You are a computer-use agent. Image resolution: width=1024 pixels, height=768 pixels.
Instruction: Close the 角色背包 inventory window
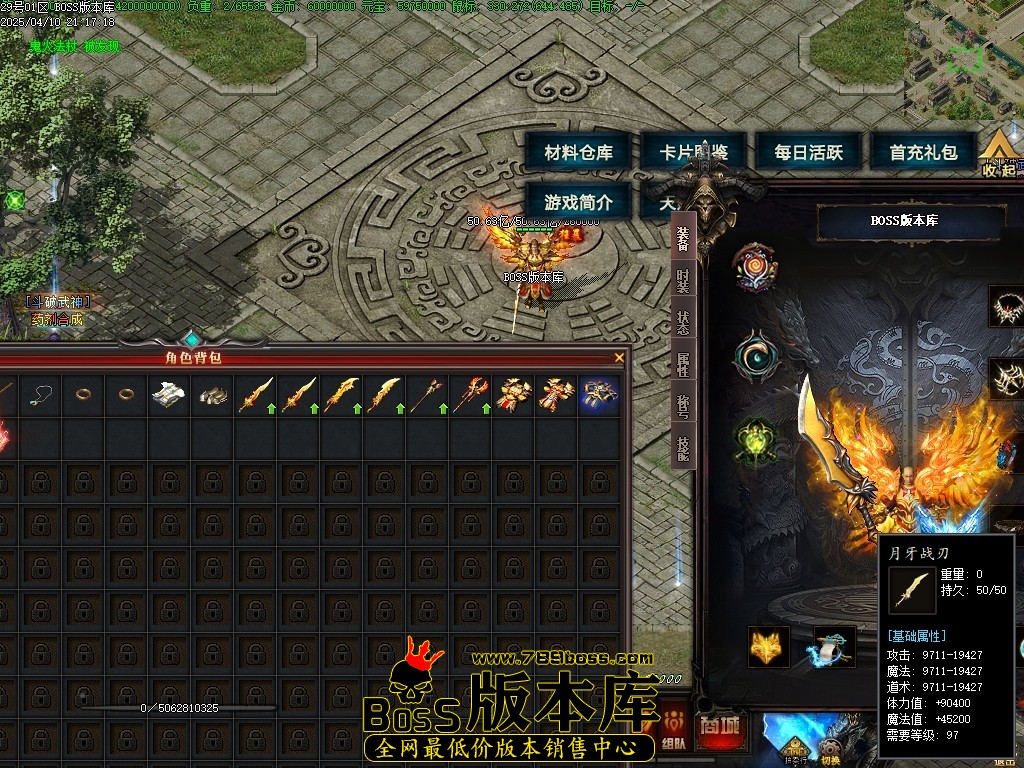click(619, 358)
